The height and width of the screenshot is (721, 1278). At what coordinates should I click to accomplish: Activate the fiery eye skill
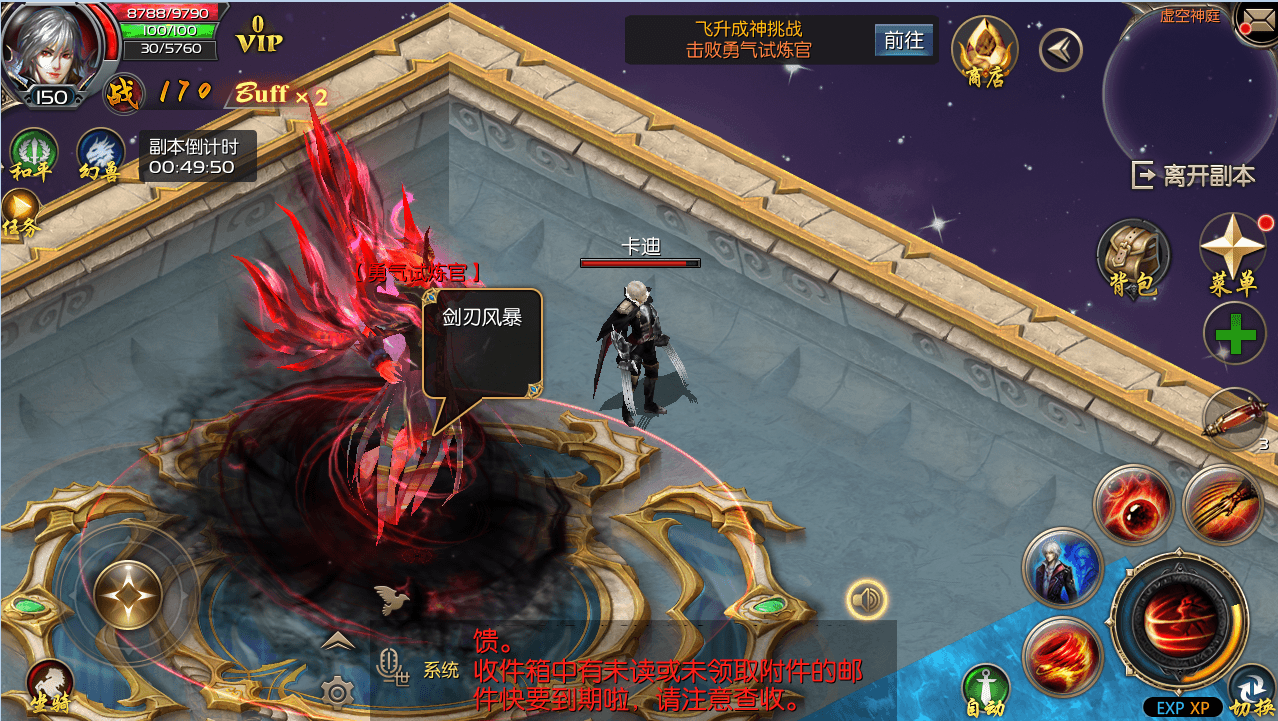pos(1133,504)
